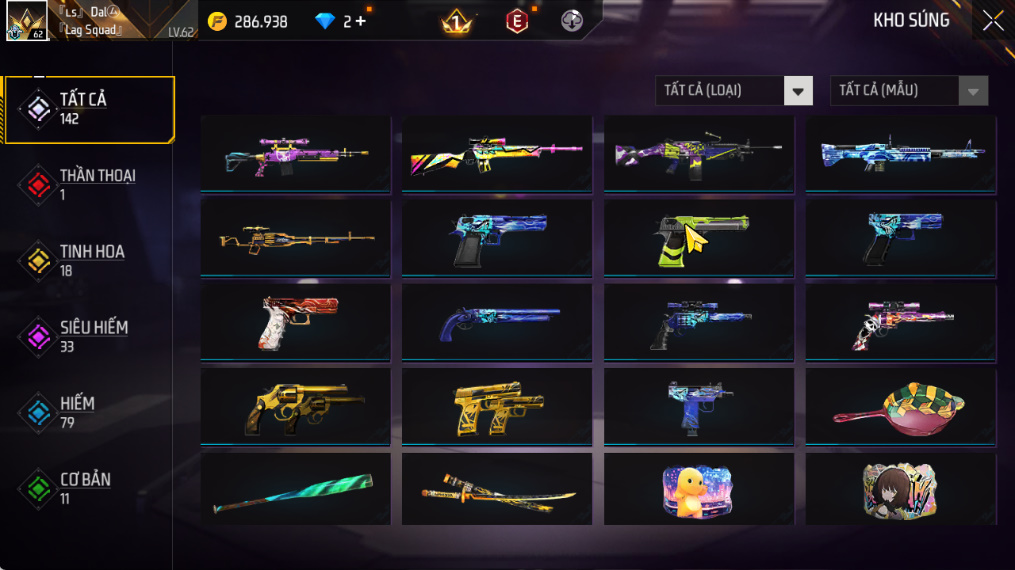Select the teal baseball bat skin
Screen dimensions: 1015x570
pos(295,491)
